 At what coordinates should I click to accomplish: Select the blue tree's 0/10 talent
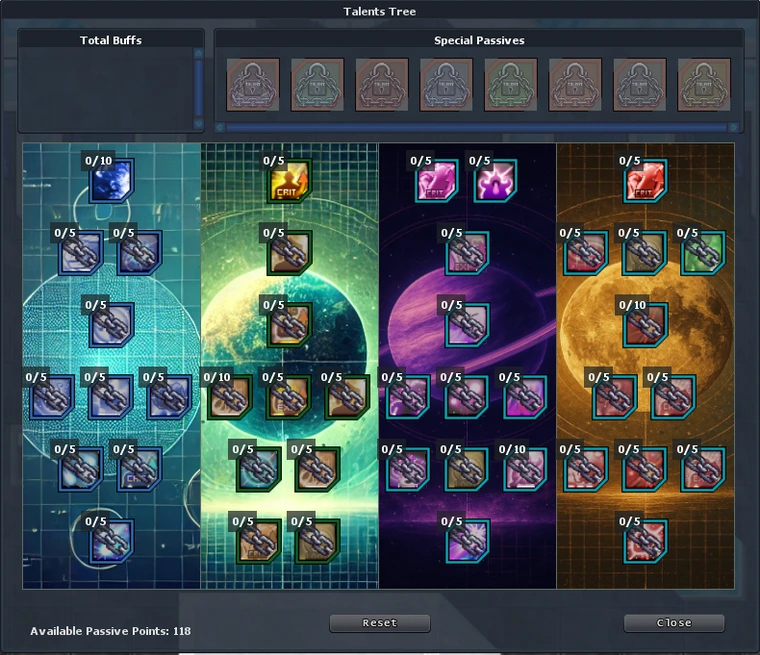tap(110, 180)
